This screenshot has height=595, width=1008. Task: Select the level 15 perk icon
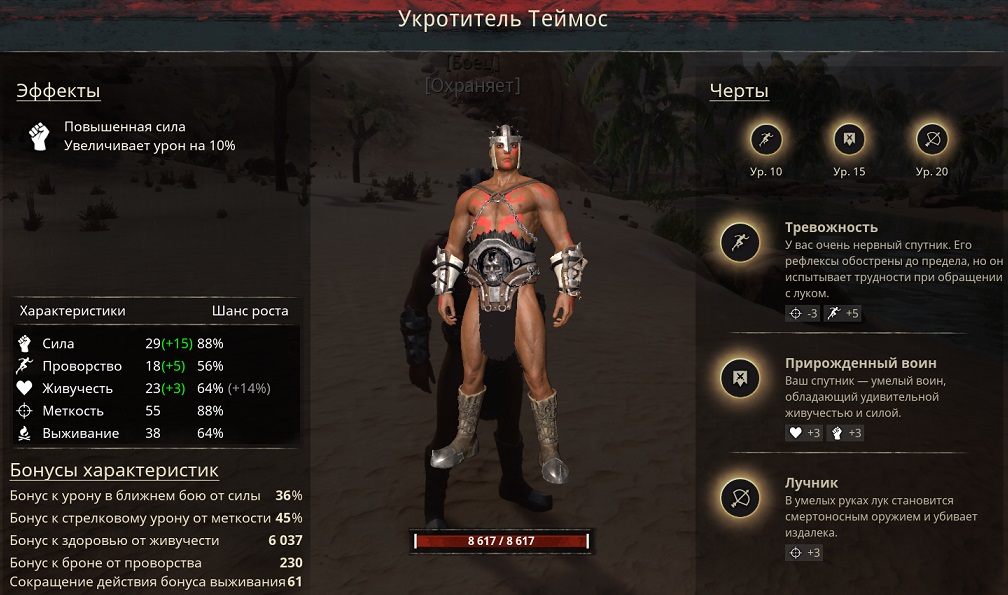(x=849, y=139)
